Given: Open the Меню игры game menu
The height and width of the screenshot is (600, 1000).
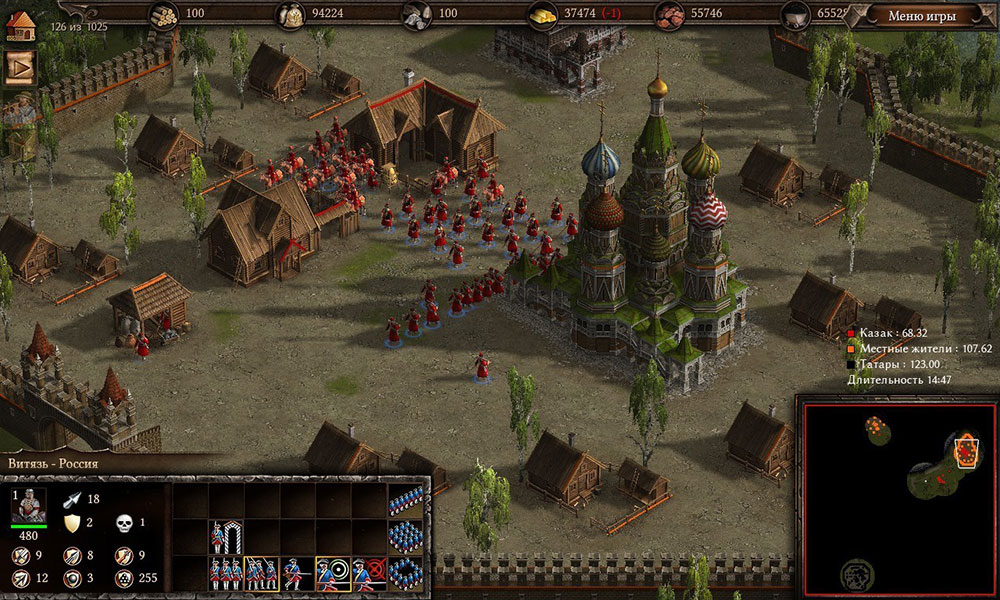Looking at the screenshot, I should tap(921, 15).
